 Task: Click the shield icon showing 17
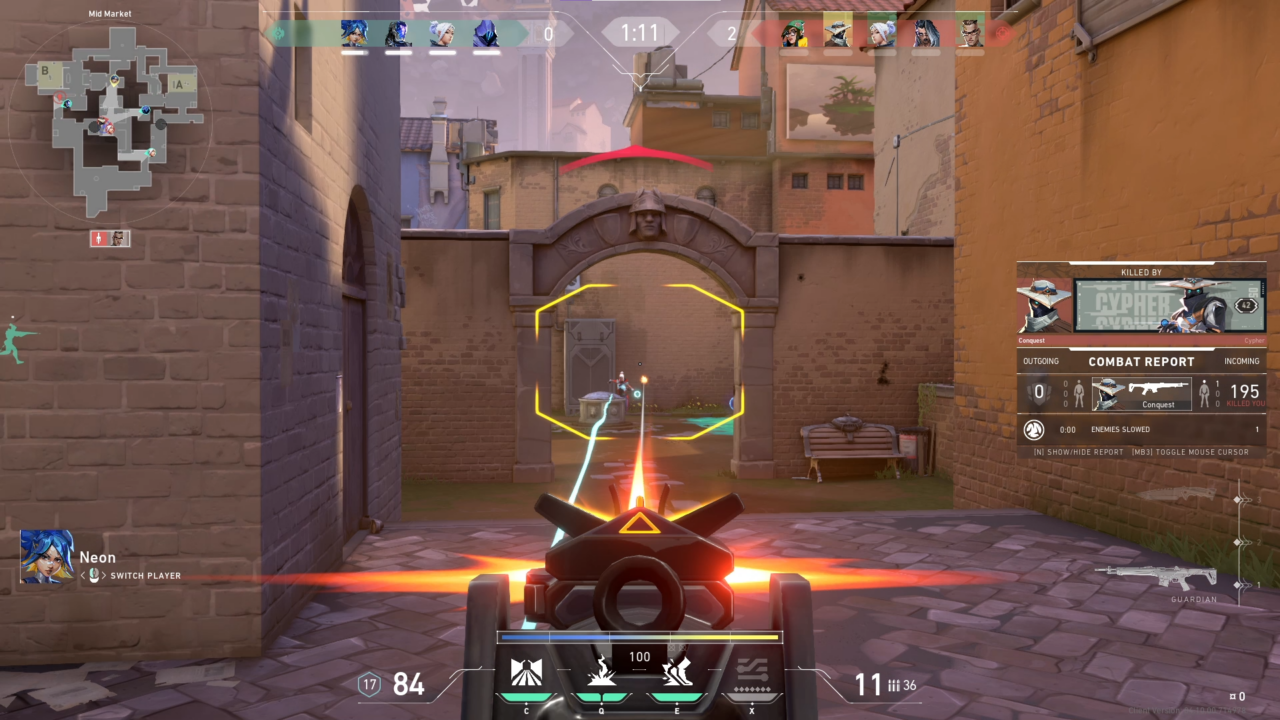tap(368, 684)
